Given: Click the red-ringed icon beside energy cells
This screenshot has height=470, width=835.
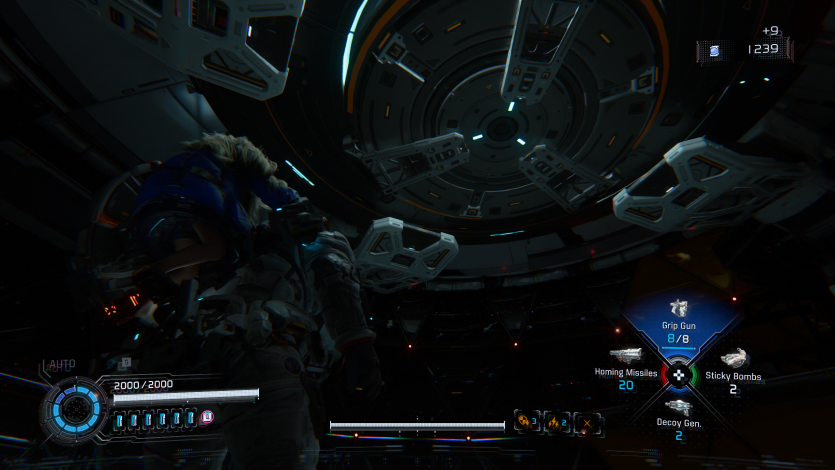Looking at the screenshot, I should pos(207,418).
